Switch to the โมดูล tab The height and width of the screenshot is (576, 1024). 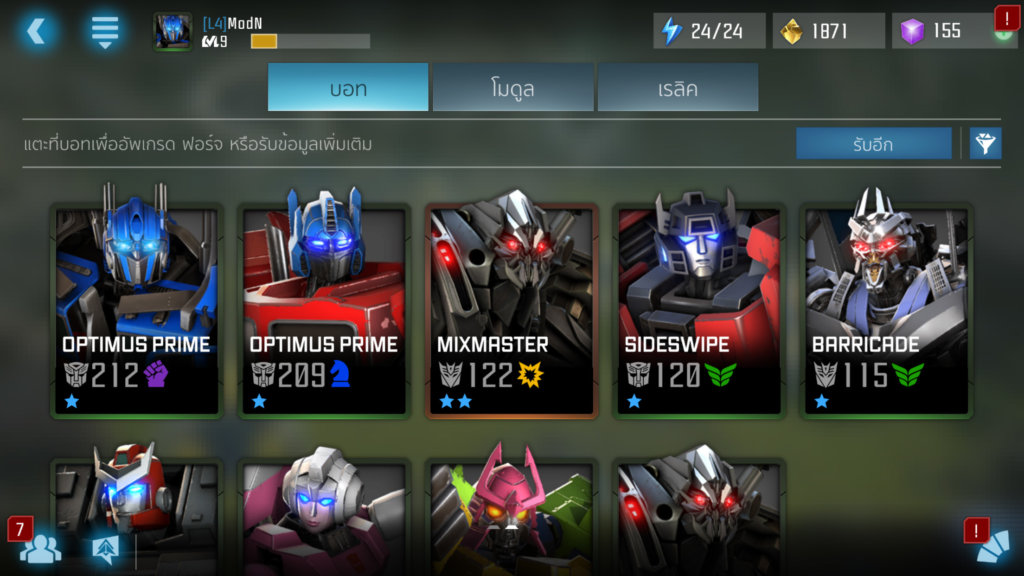512,88
